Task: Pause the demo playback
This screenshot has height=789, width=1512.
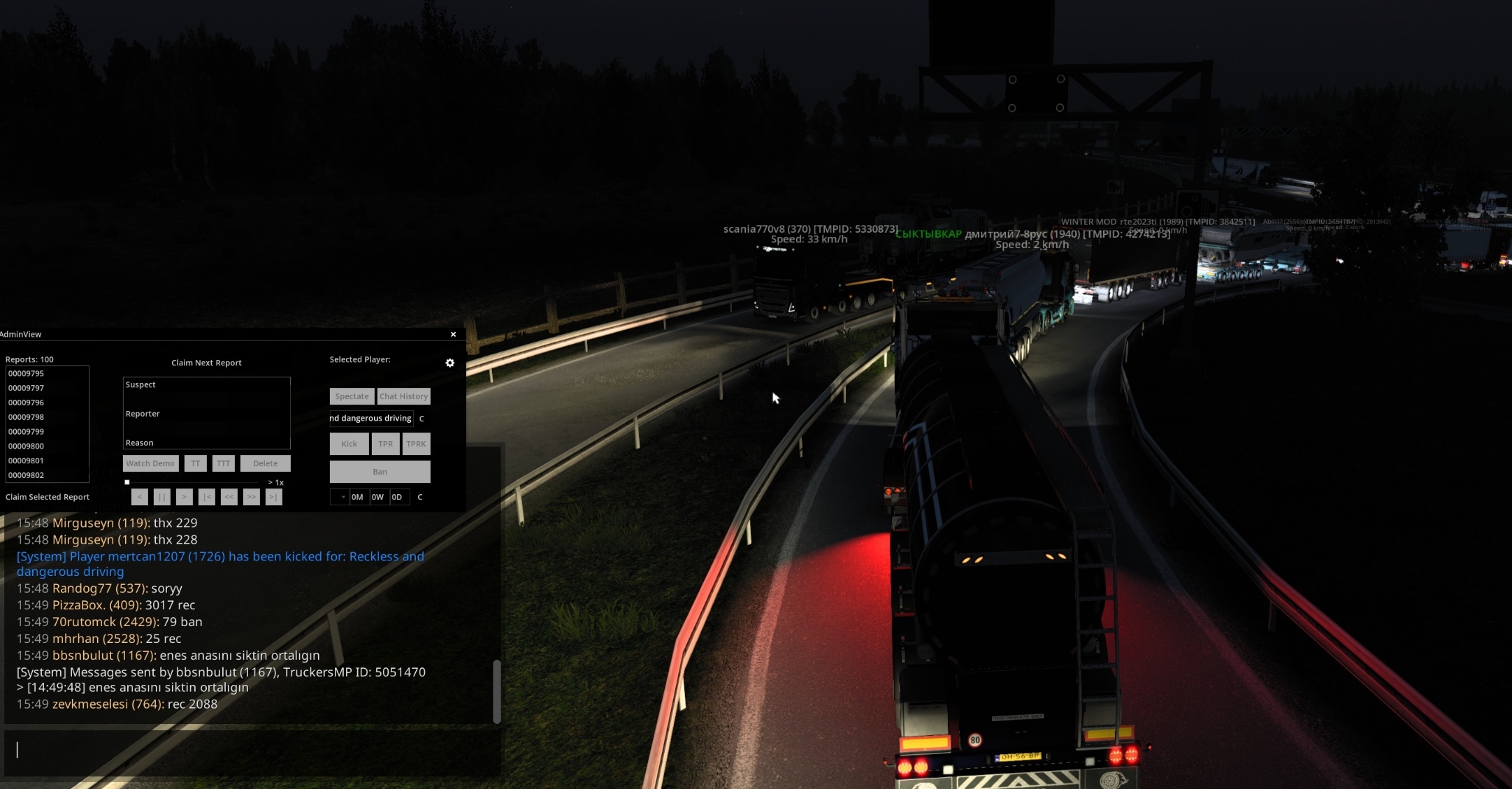Action: [x=161, y=497]
